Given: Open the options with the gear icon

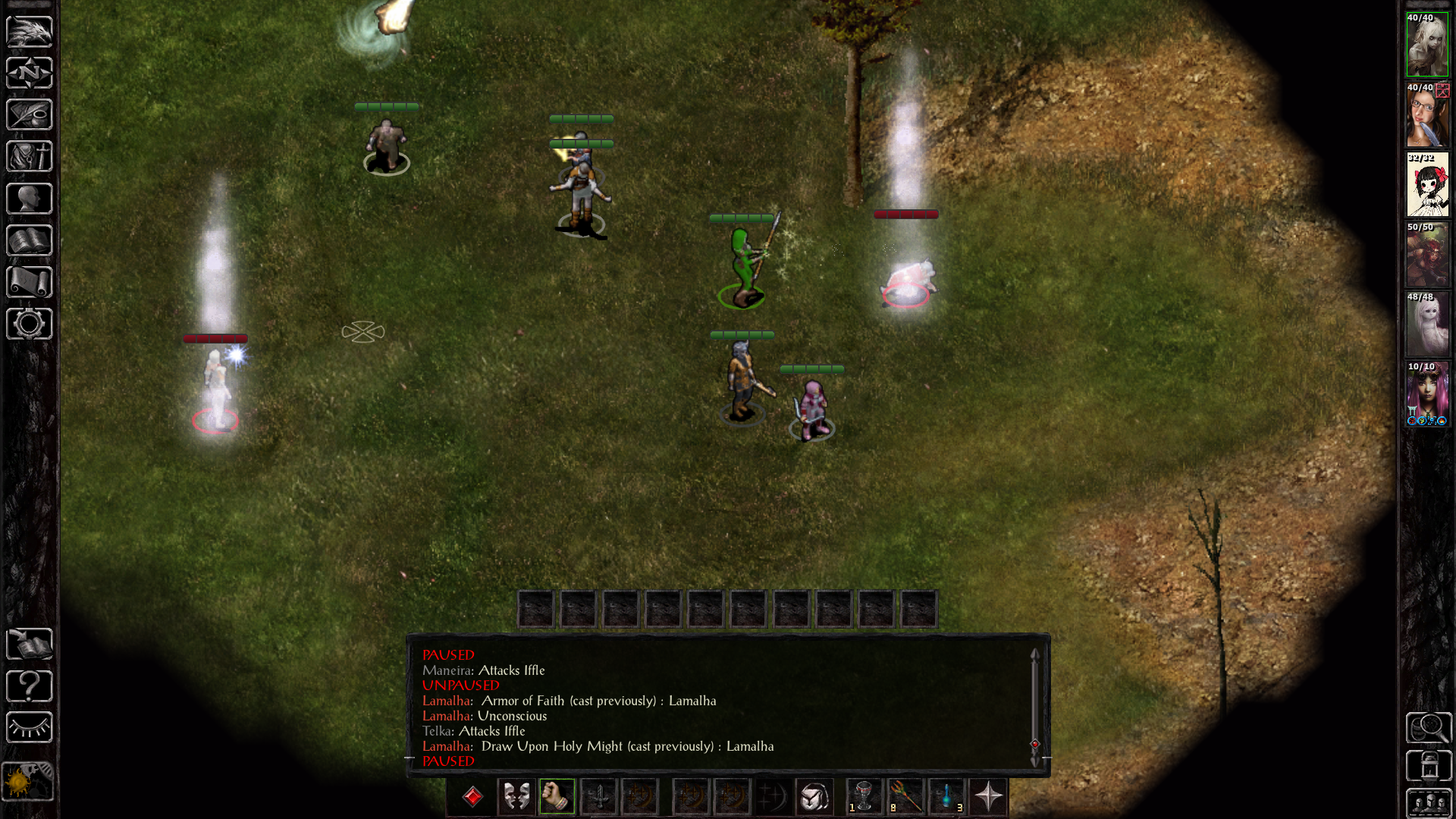Looking at the screenshot, I should [x=30, y=324].
